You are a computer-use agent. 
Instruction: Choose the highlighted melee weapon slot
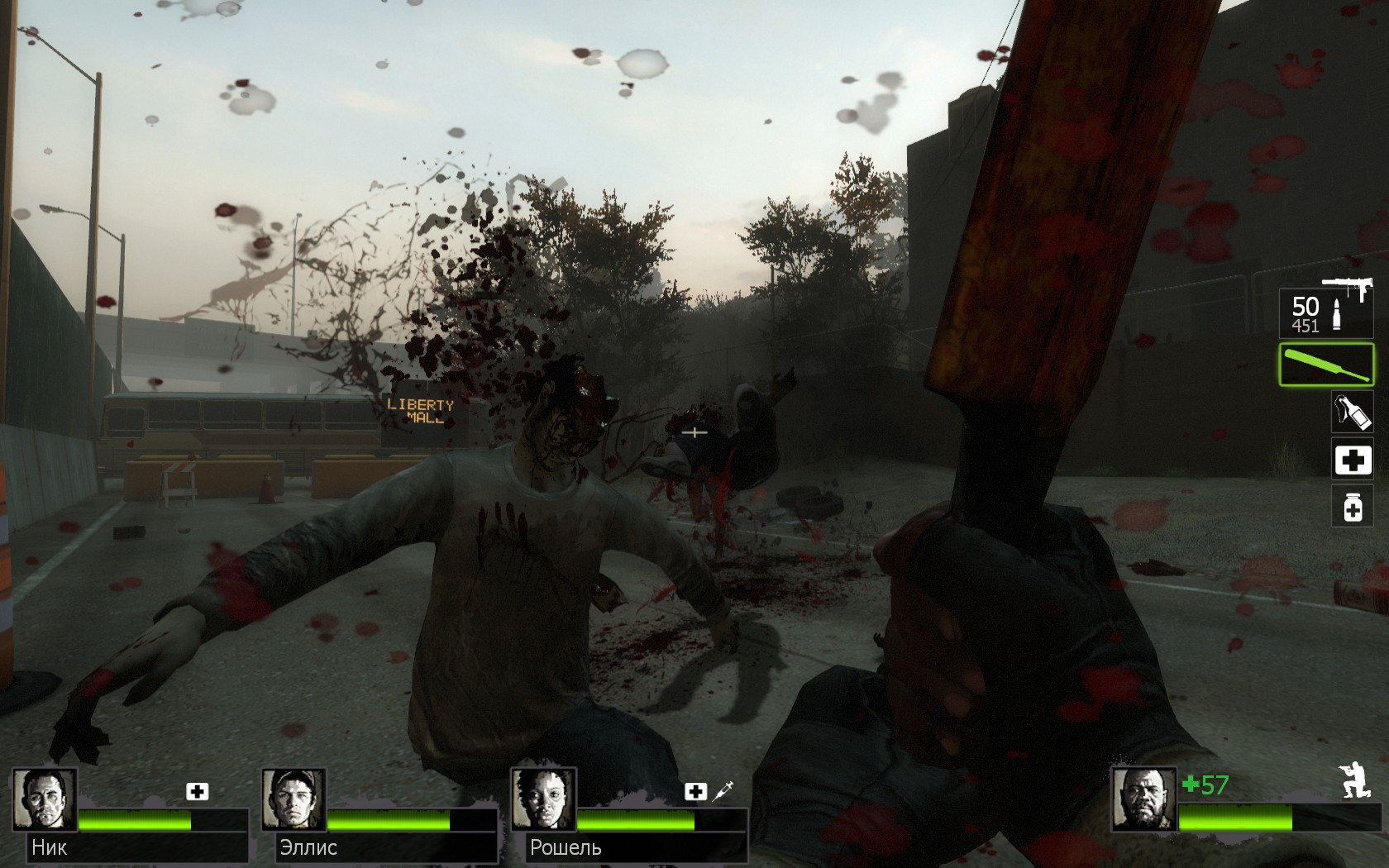point(1326,365)
